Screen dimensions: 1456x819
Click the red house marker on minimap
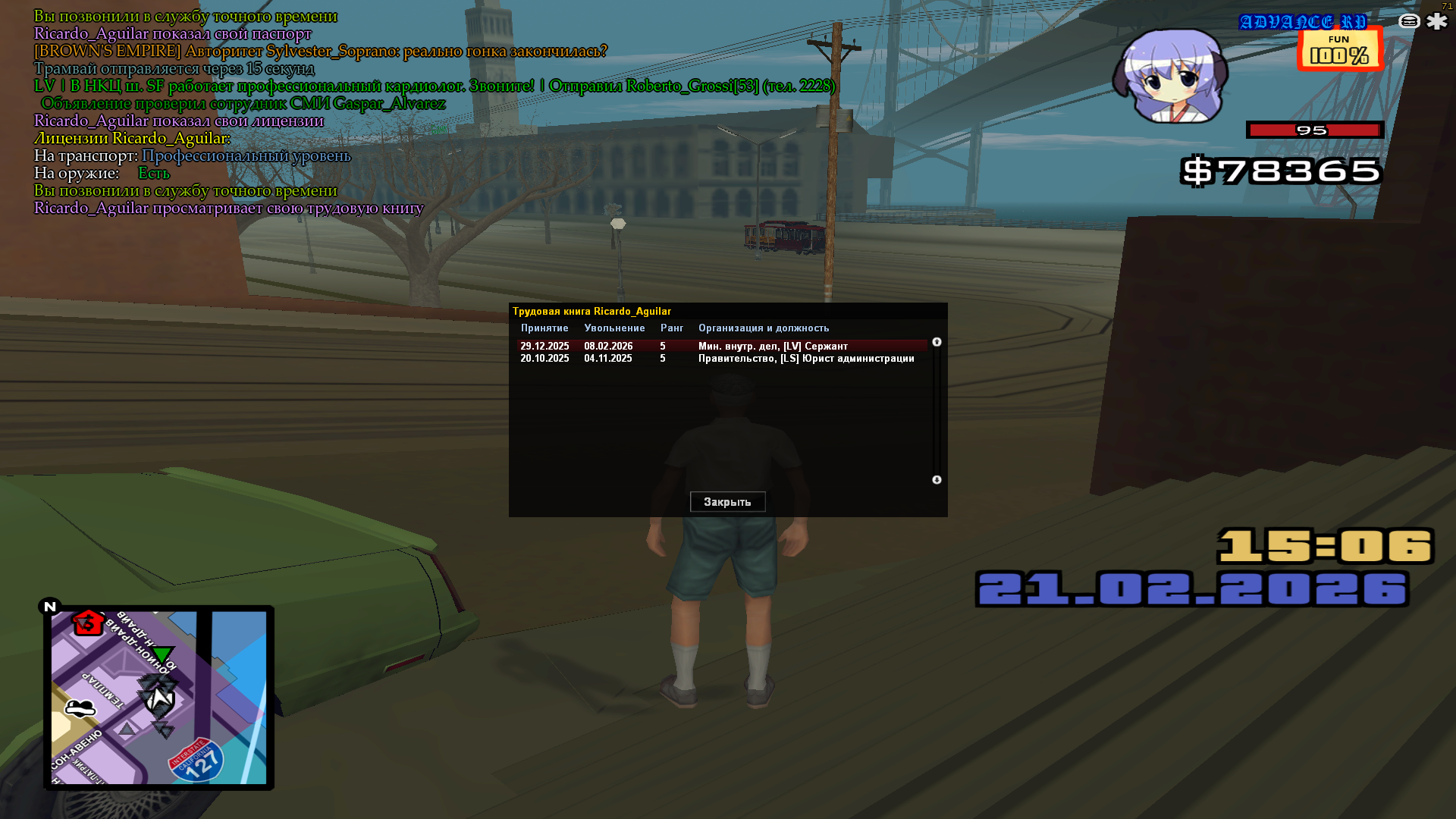tap(88, 623)
